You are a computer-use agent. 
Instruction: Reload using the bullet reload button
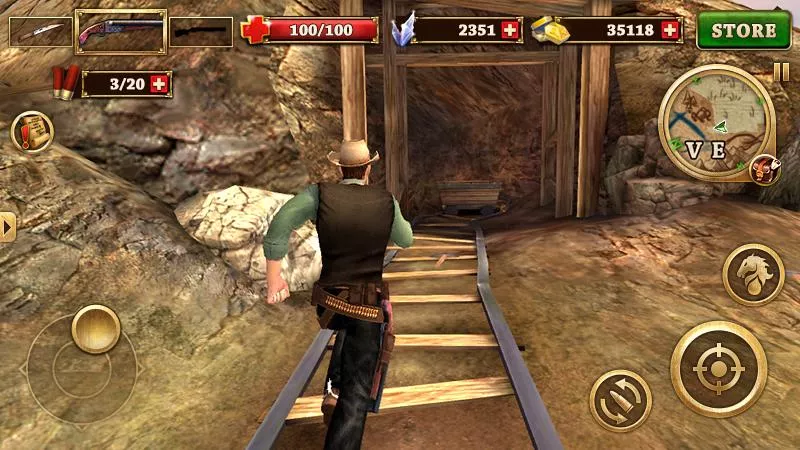pyautogui.click(x=620, y=400)
